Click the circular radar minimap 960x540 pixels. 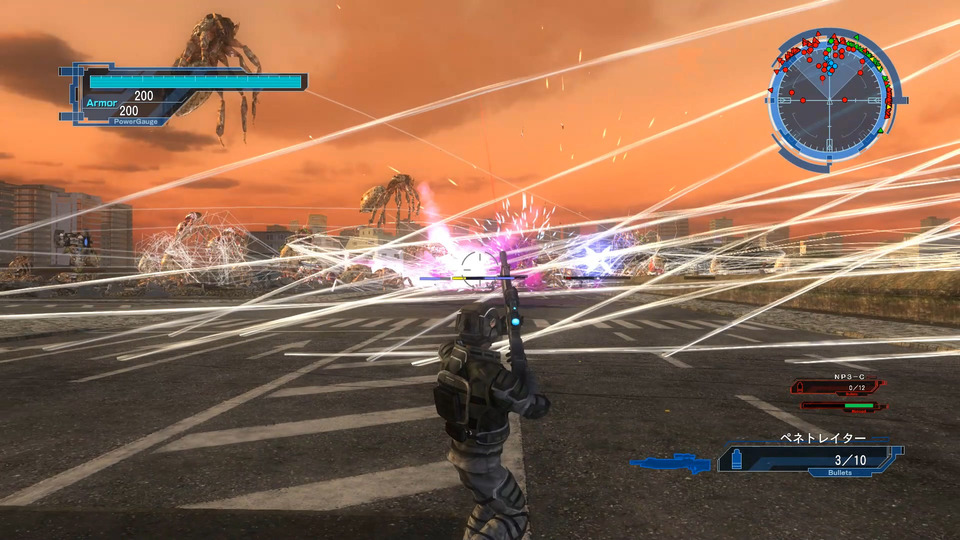[x=828, y=100]
